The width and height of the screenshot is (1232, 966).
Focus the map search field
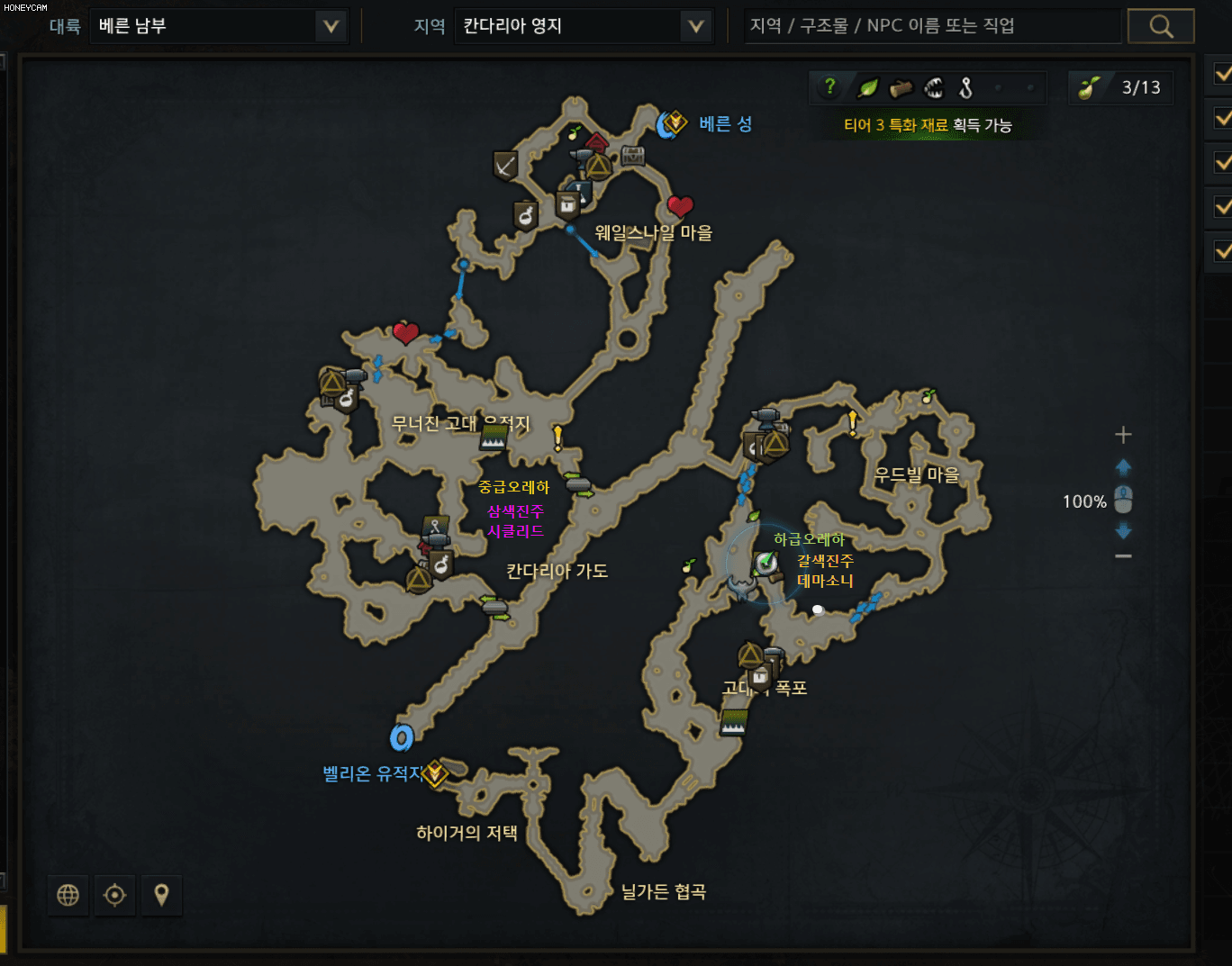pyautogui.click(x=932, y=26)
